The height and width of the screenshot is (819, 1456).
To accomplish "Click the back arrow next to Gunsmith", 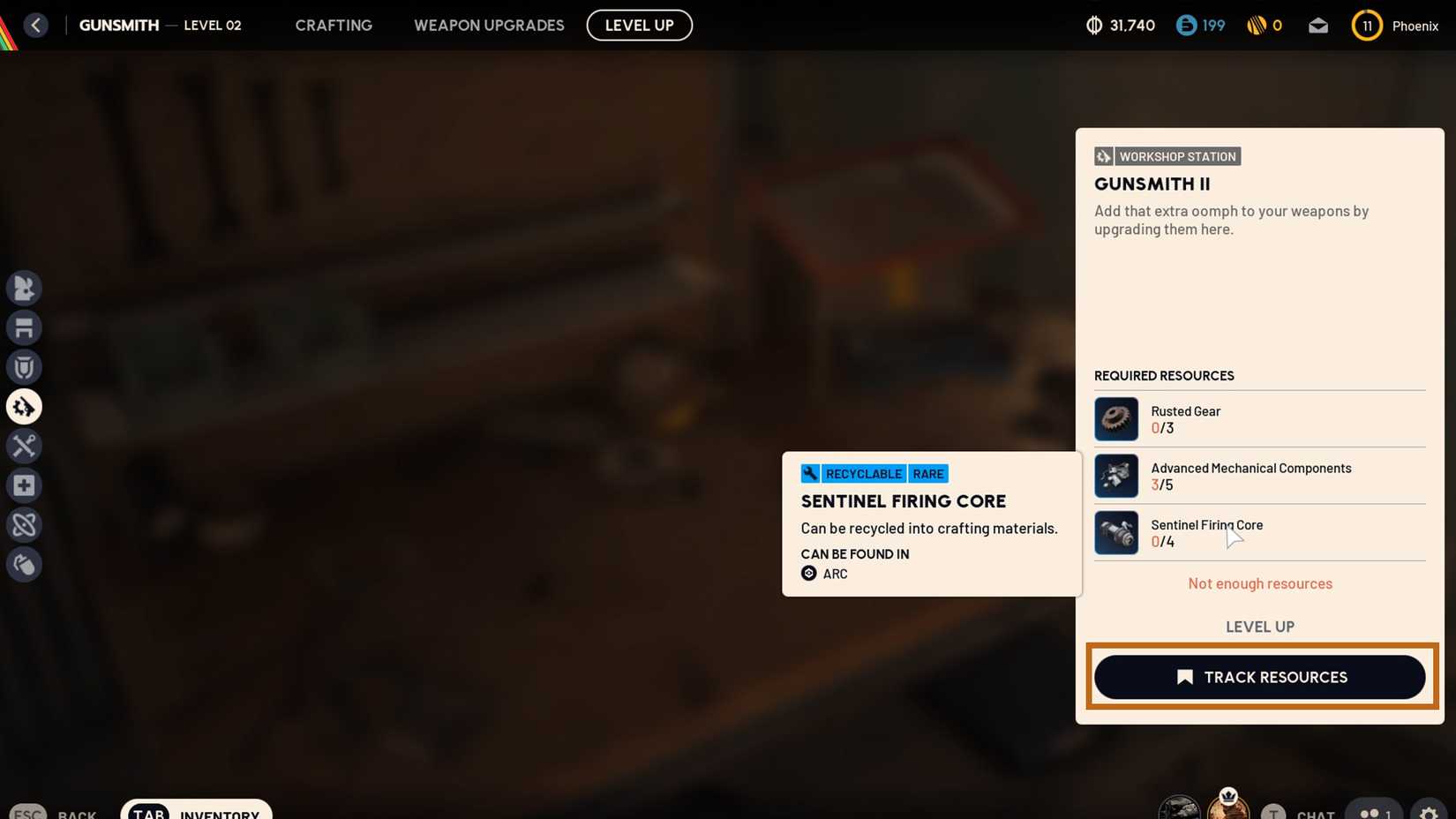I will tap(36, 25).
